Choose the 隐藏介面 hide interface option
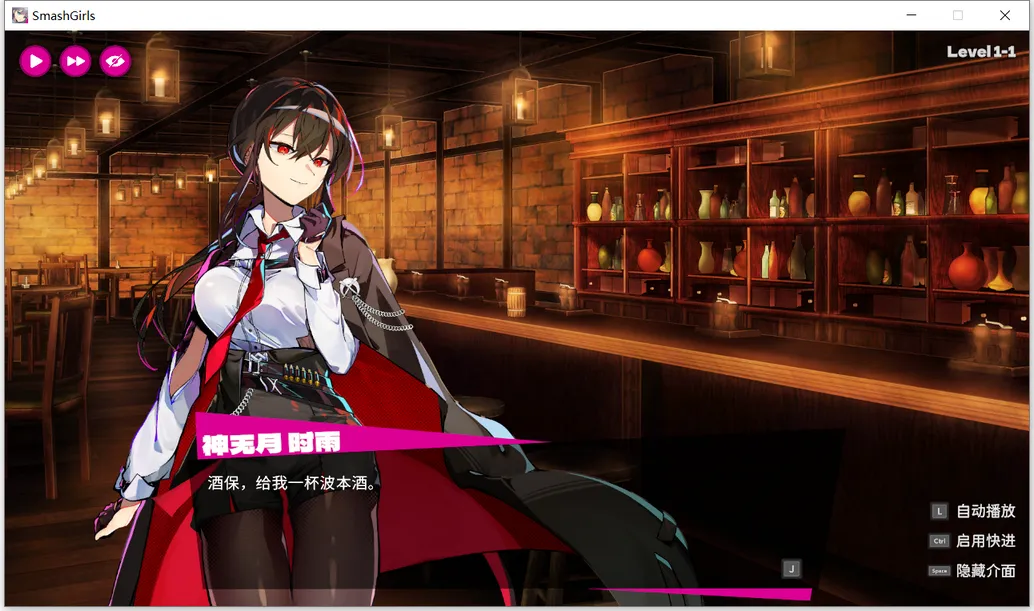The image size is (1034, 611). click(x=985, y=571)
